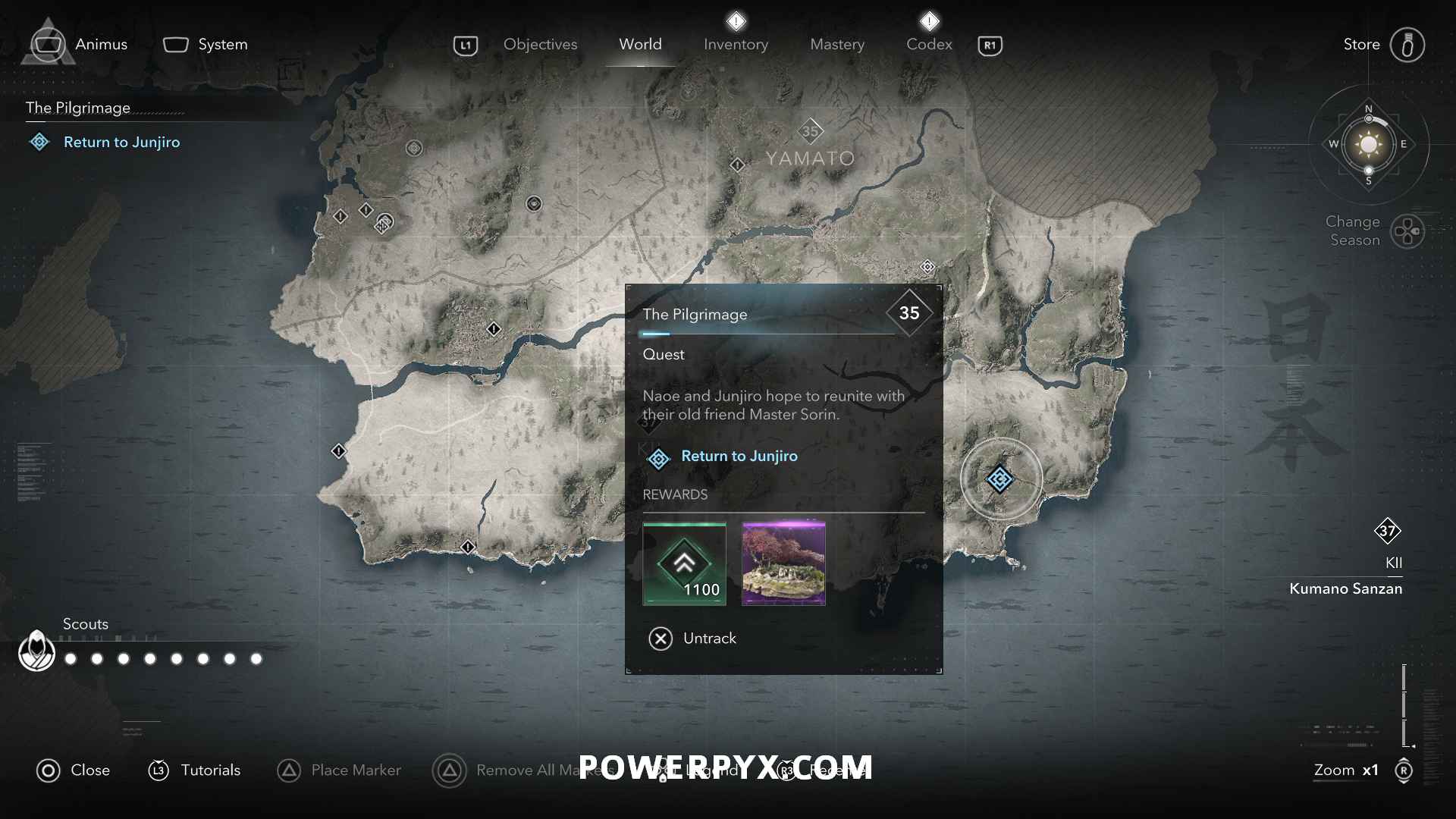Click the tracked quest marker on the map

[x=1000, y=479]
